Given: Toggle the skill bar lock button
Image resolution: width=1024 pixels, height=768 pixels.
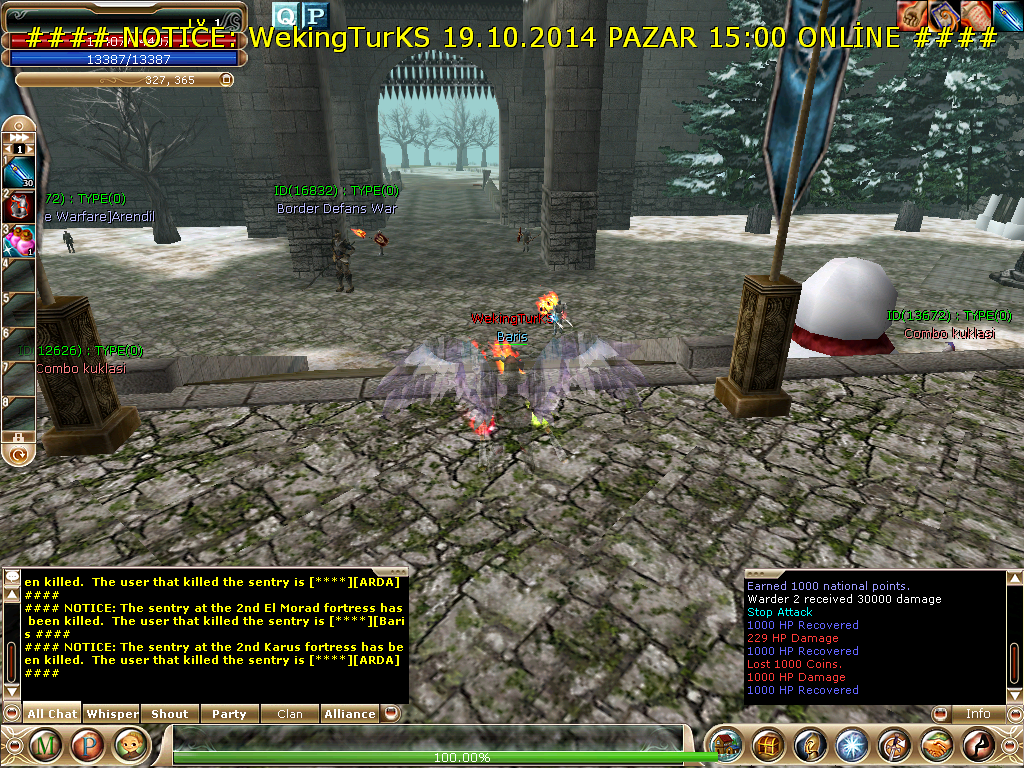Looking at the screenshot, I should coord(17,437).
